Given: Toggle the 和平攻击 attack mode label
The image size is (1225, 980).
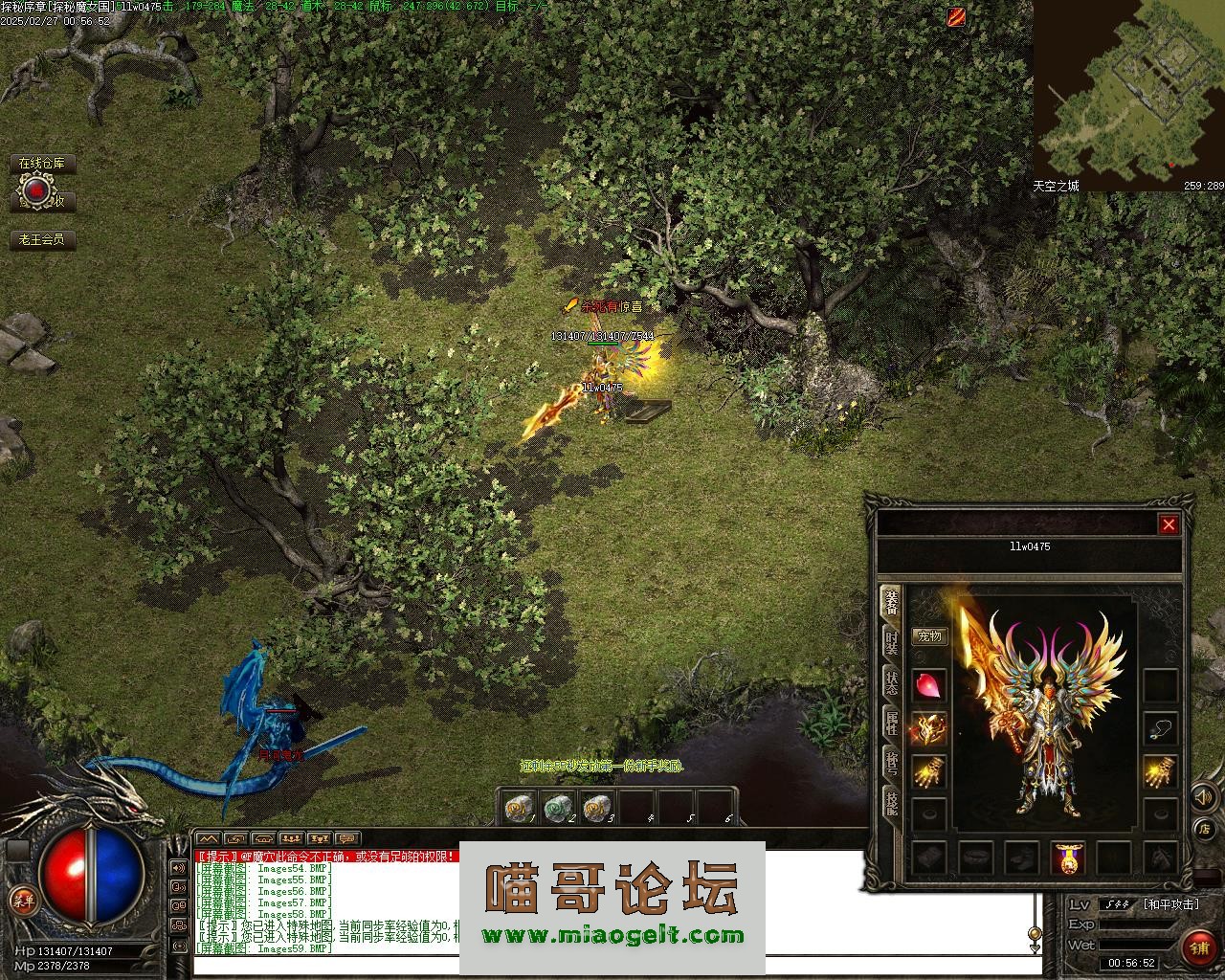Looking at the screenshot, I should (1170, 904).
